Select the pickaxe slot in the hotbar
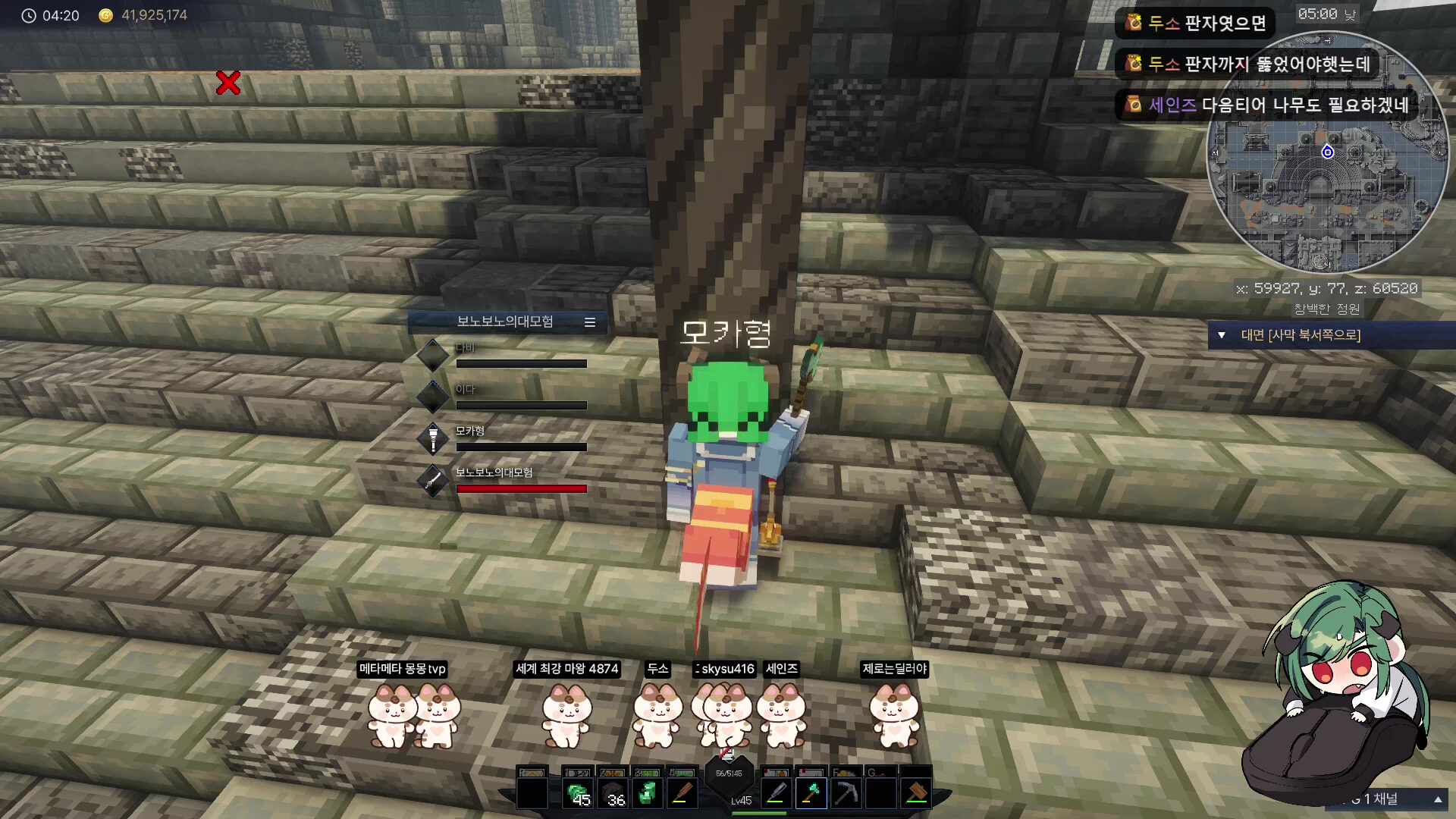 [x=846, y=792]
